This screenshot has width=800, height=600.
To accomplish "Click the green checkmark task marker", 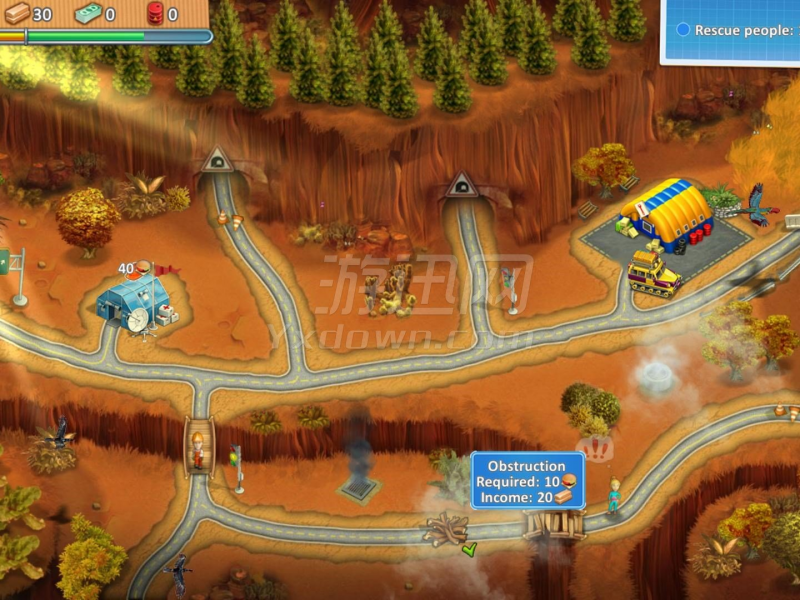I will [469, 549].
